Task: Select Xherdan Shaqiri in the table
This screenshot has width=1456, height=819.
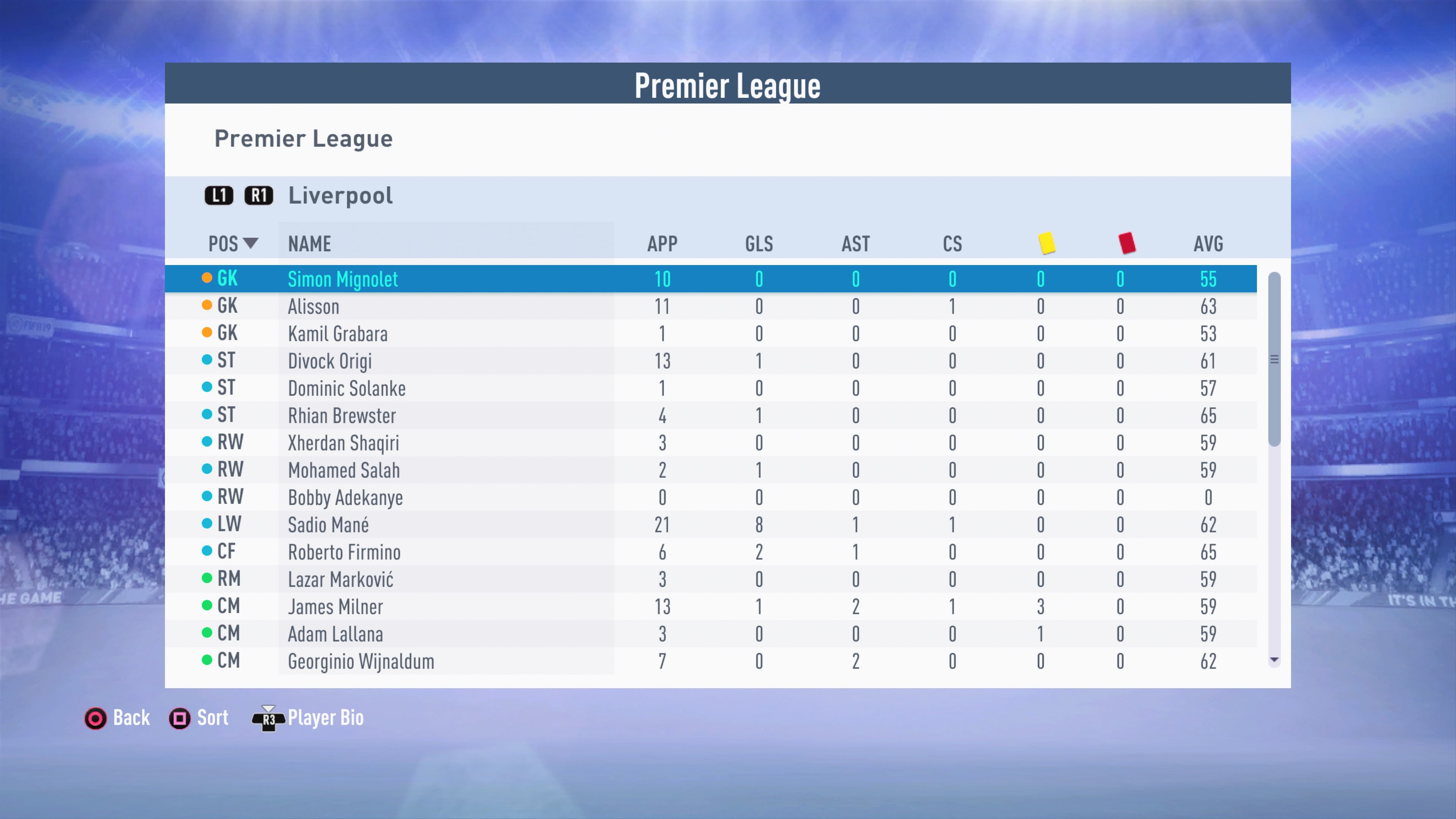Action: (343, 442)
